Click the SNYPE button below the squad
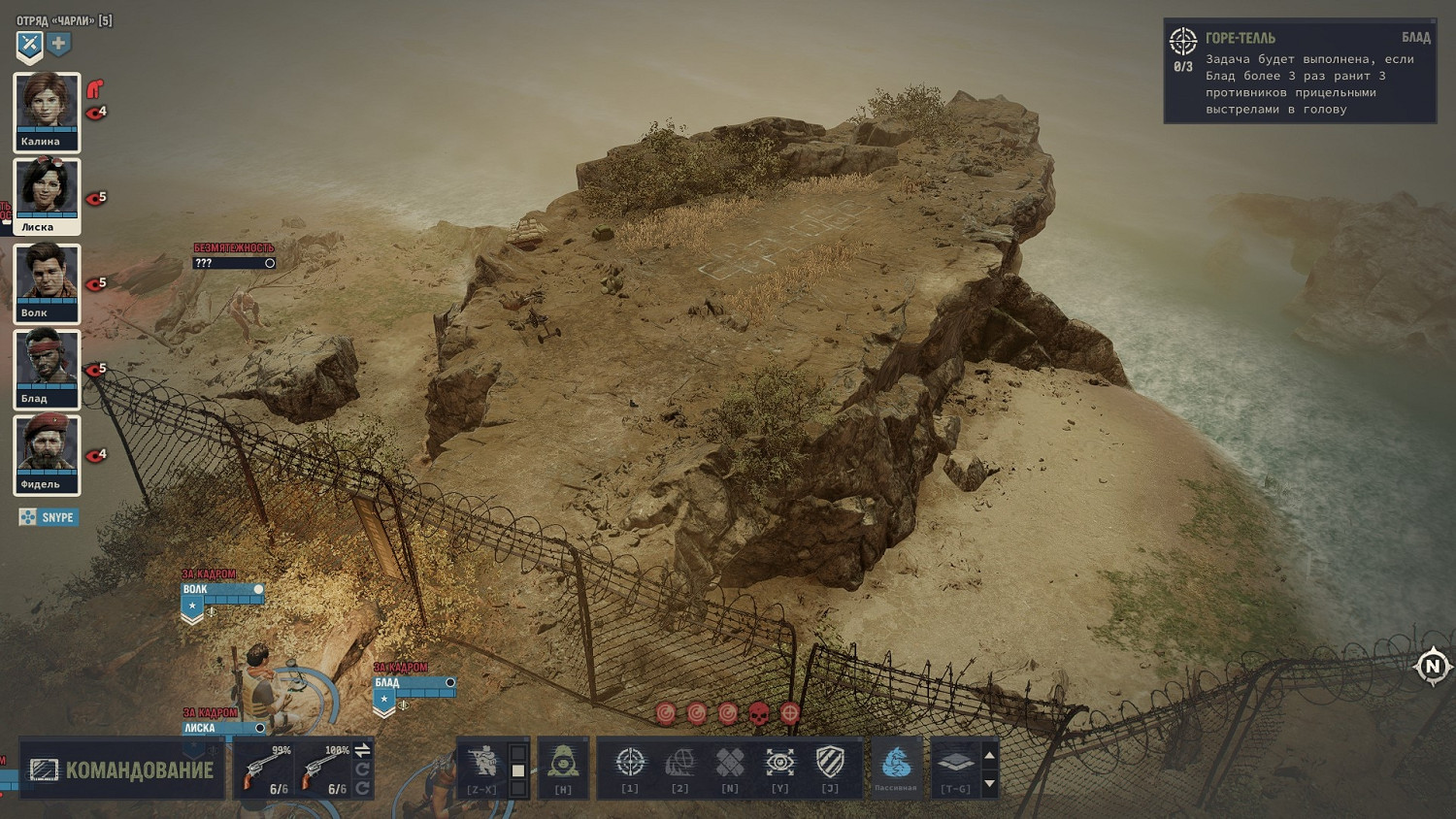 48,517
